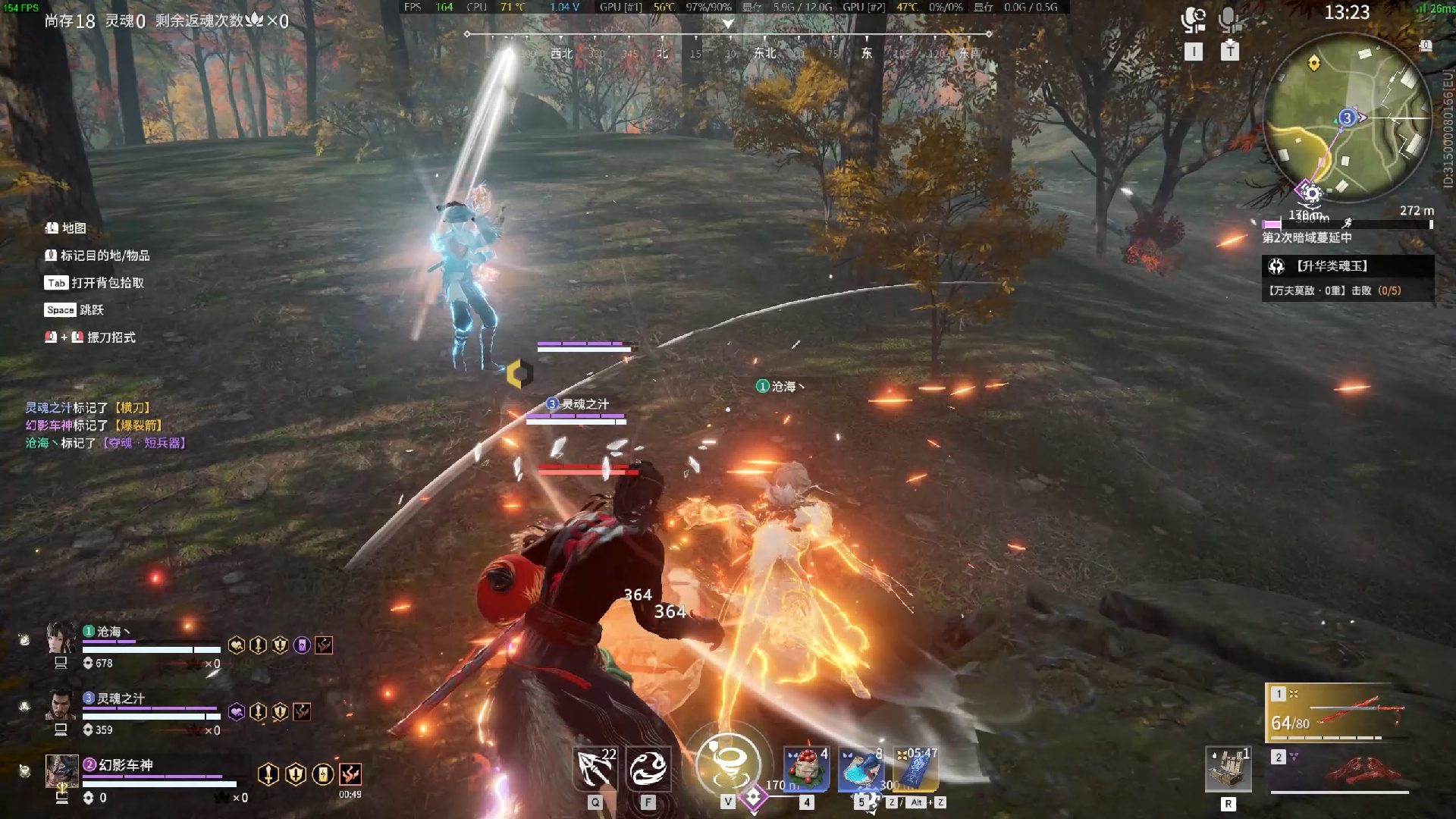Click own 幻影车神 character portrait
Viewport: 1456px width, 819px height.
tap(61, 771)
